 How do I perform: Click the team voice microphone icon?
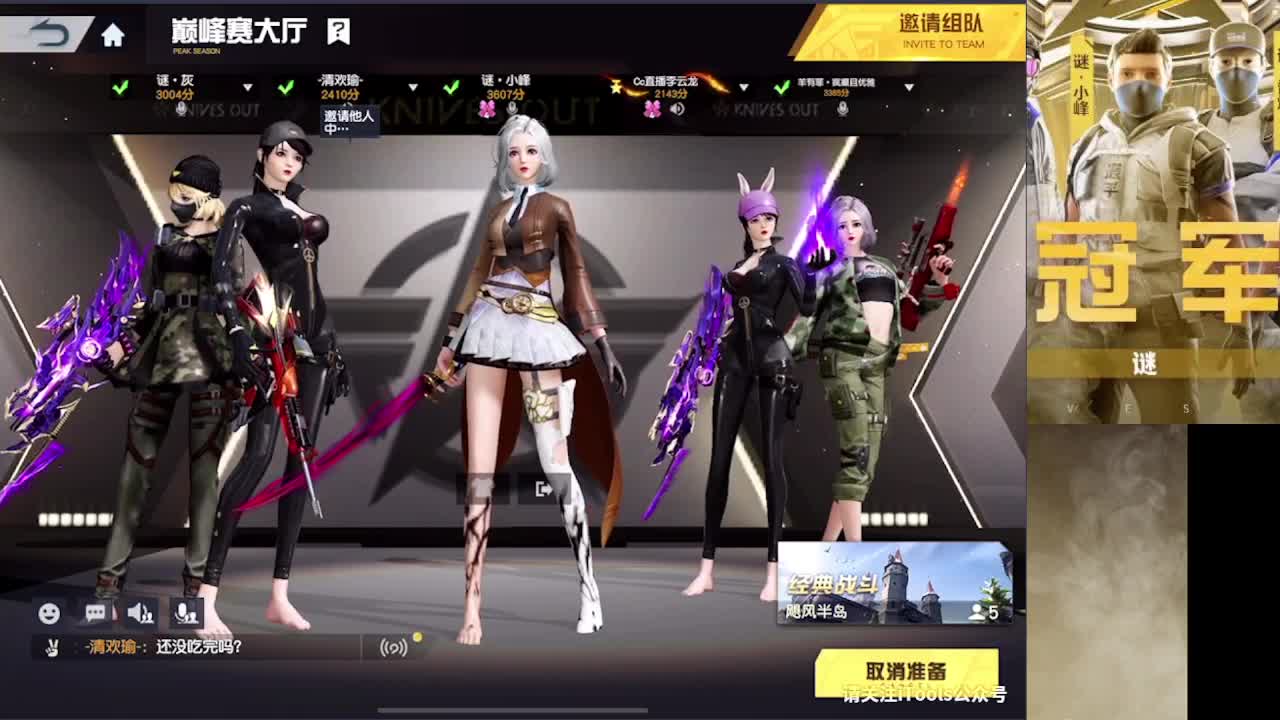click(x=186, y=613)
